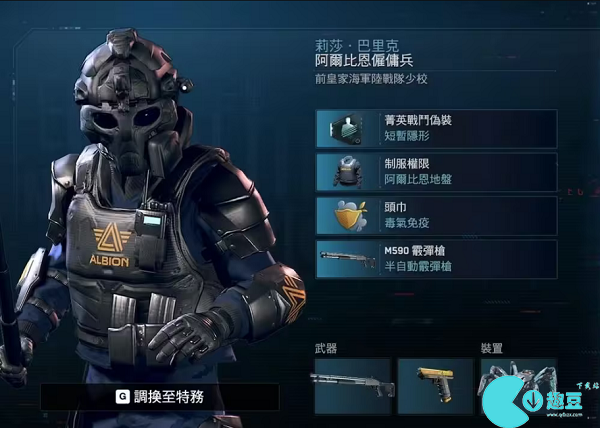Select the 制服權限 perk row
The width and height of the screenshot is (600, 428).
pyautogui.click(x=436, y=172)
